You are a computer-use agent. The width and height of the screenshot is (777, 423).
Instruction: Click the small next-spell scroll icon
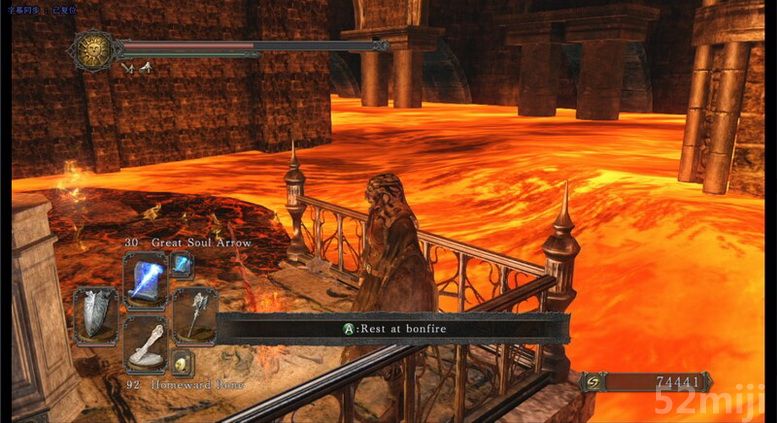coord(181,264)
